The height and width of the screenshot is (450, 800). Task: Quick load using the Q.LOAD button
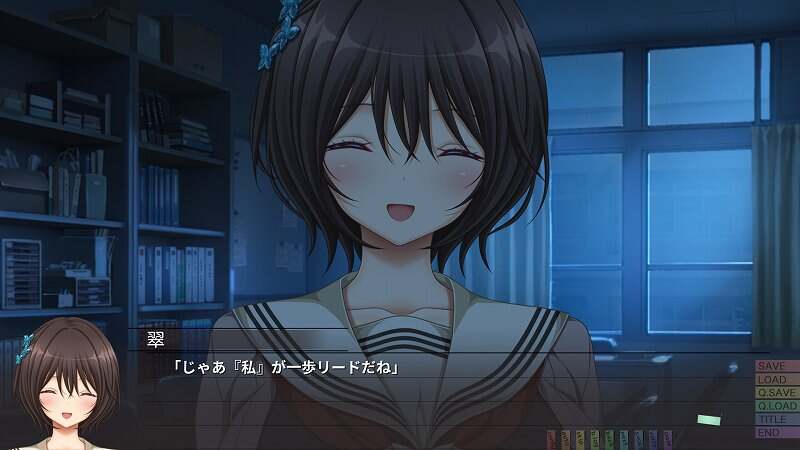(x=776, y=406)
